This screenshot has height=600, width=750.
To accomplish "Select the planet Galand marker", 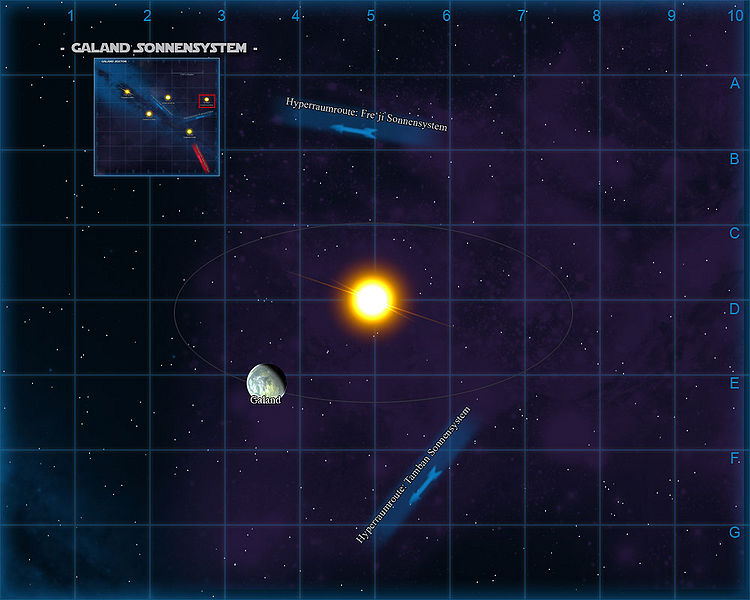I will coord(266,381).
